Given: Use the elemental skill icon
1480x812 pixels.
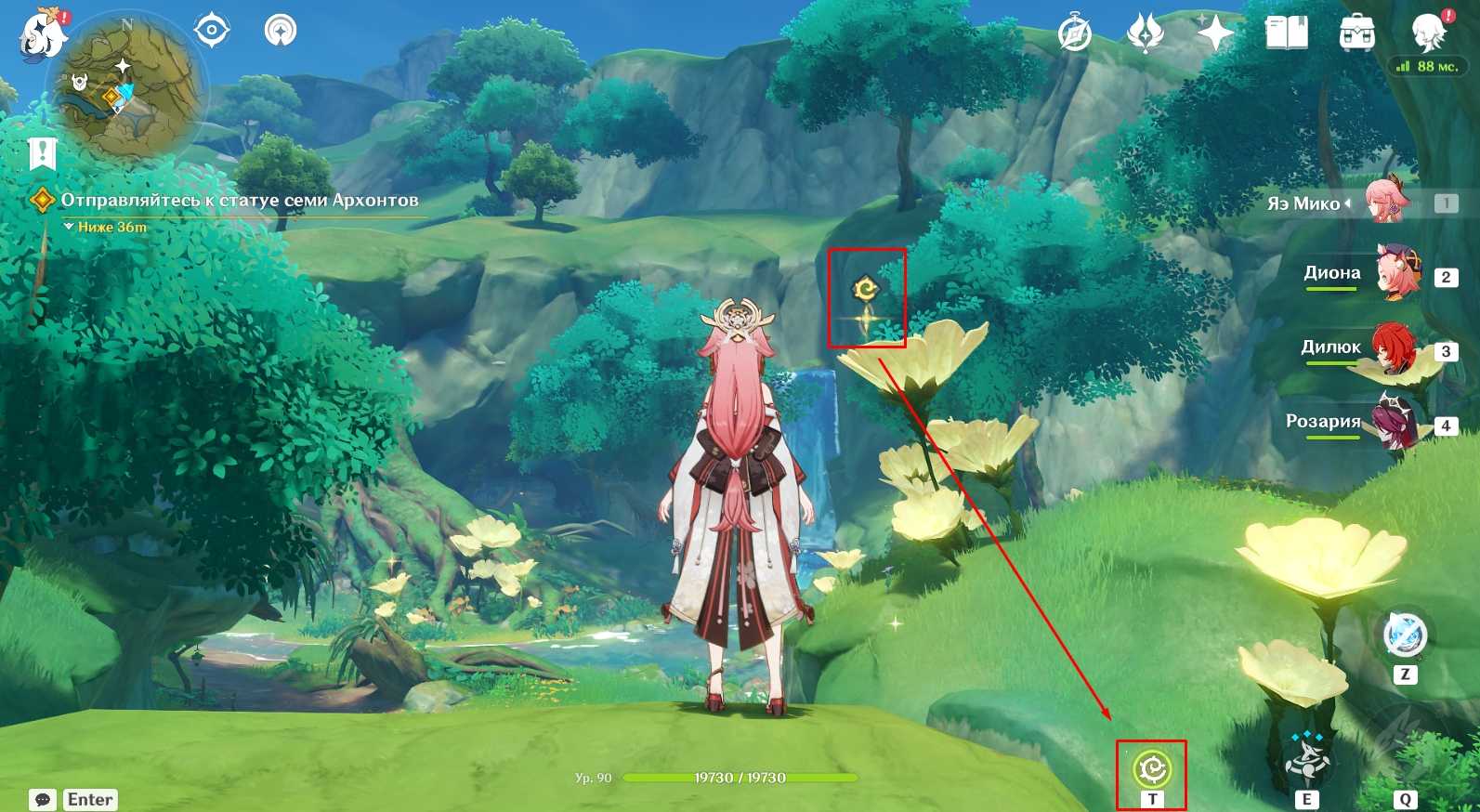Looking at the screenshot, I should tap(1306, 760).
